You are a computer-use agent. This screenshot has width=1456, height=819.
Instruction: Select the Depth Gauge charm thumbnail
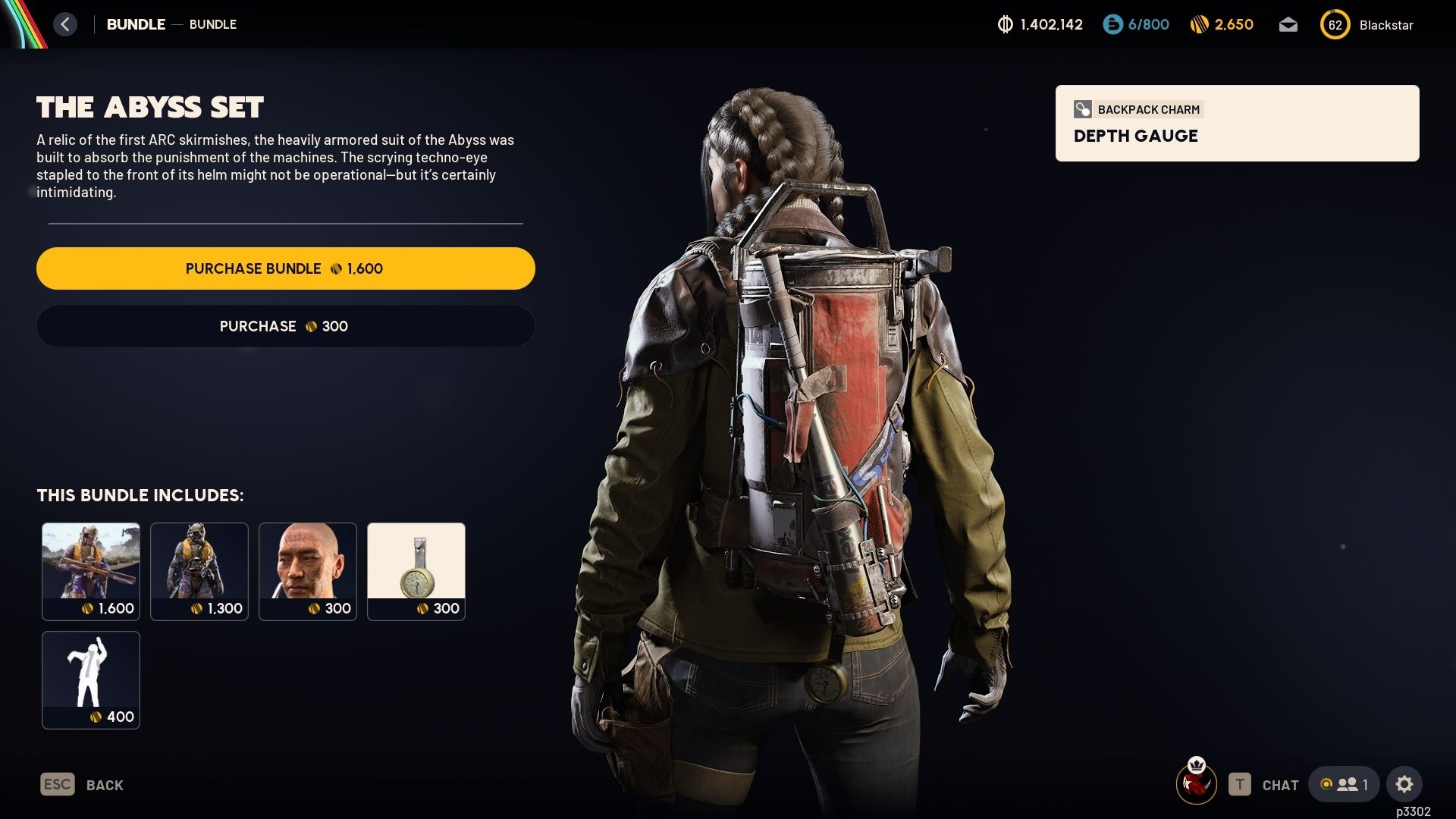pyautogui.click(x=416, y=571)
